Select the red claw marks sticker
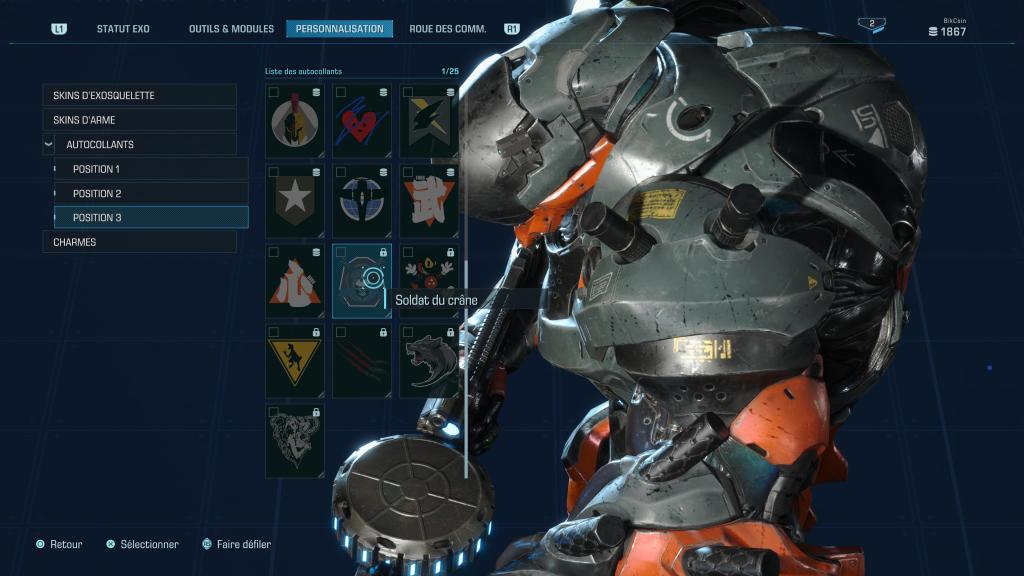The image size is (1024, 576). click(x=362, y=361)
